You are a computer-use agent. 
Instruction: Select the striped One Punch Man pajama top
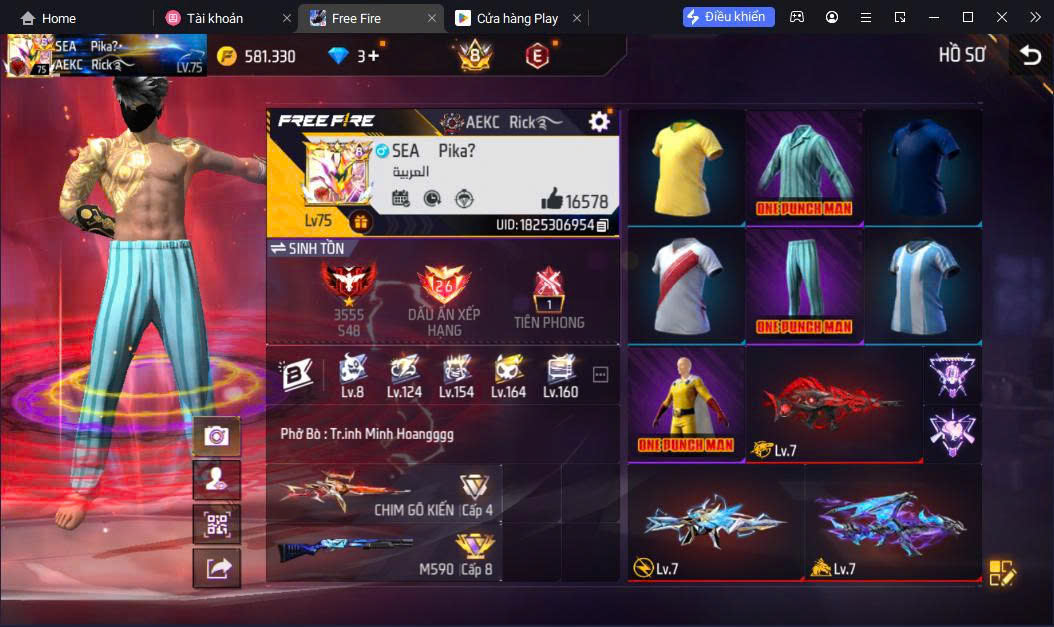(804, 166)
